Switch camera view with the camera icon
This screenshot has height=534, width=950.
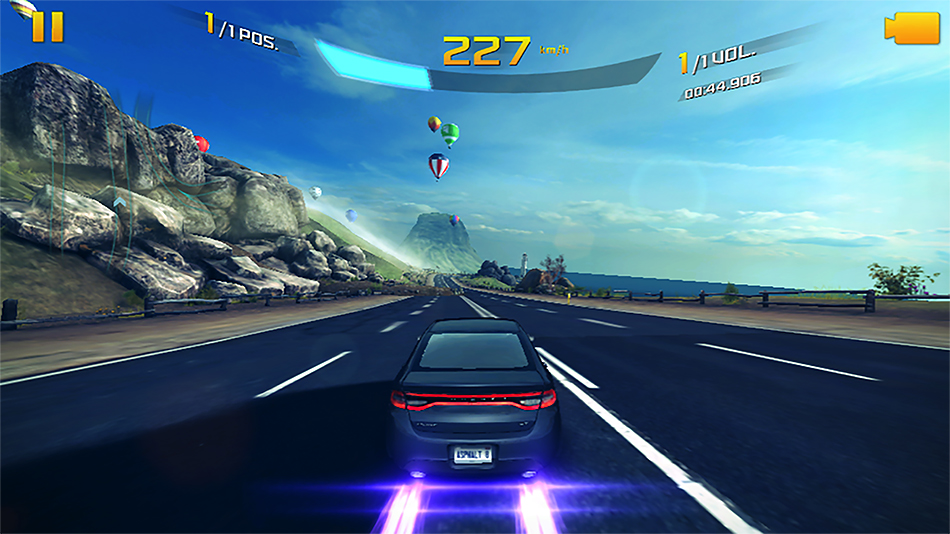click(x=910, y=28)
